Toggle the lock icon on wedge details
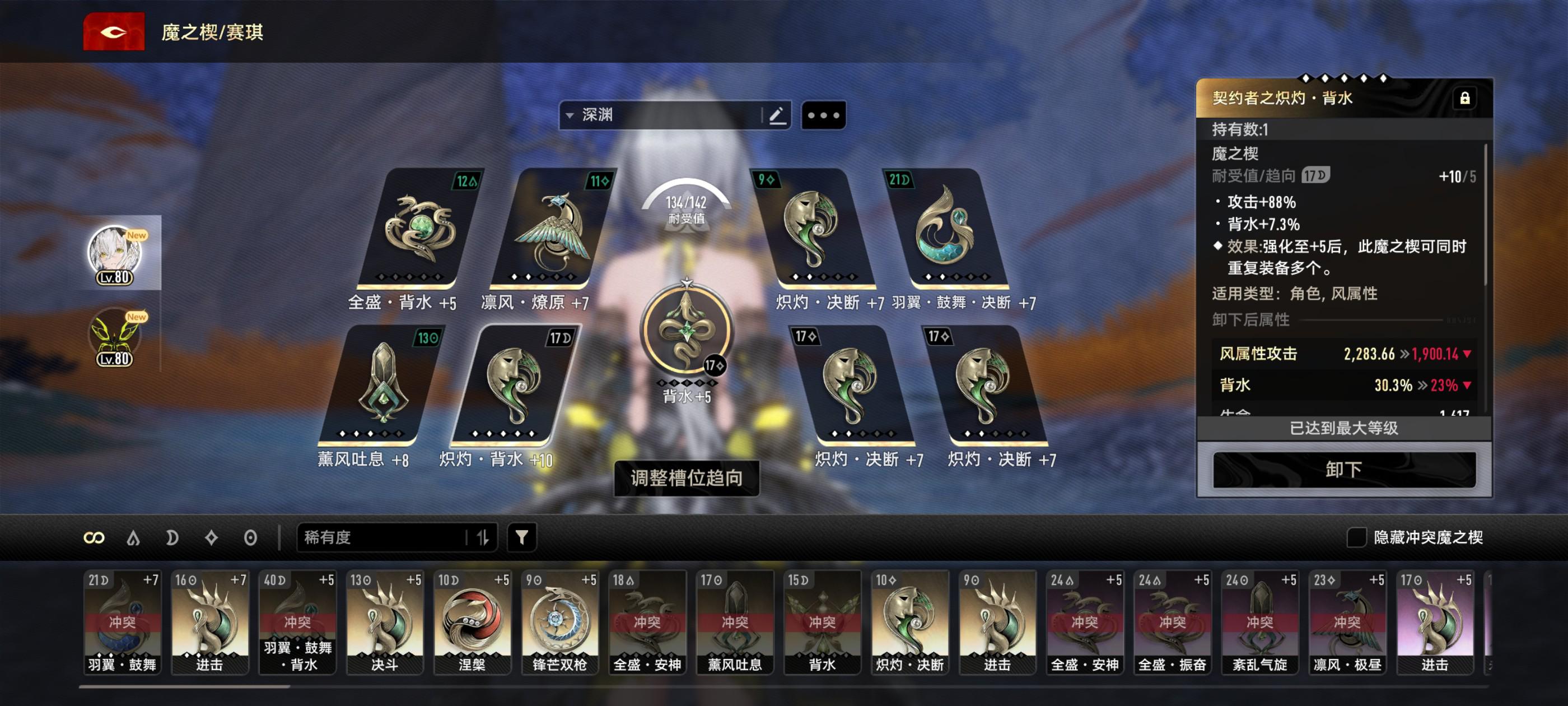The width and height of the screenshot is (1568, 706). (x=1464, y=98)
